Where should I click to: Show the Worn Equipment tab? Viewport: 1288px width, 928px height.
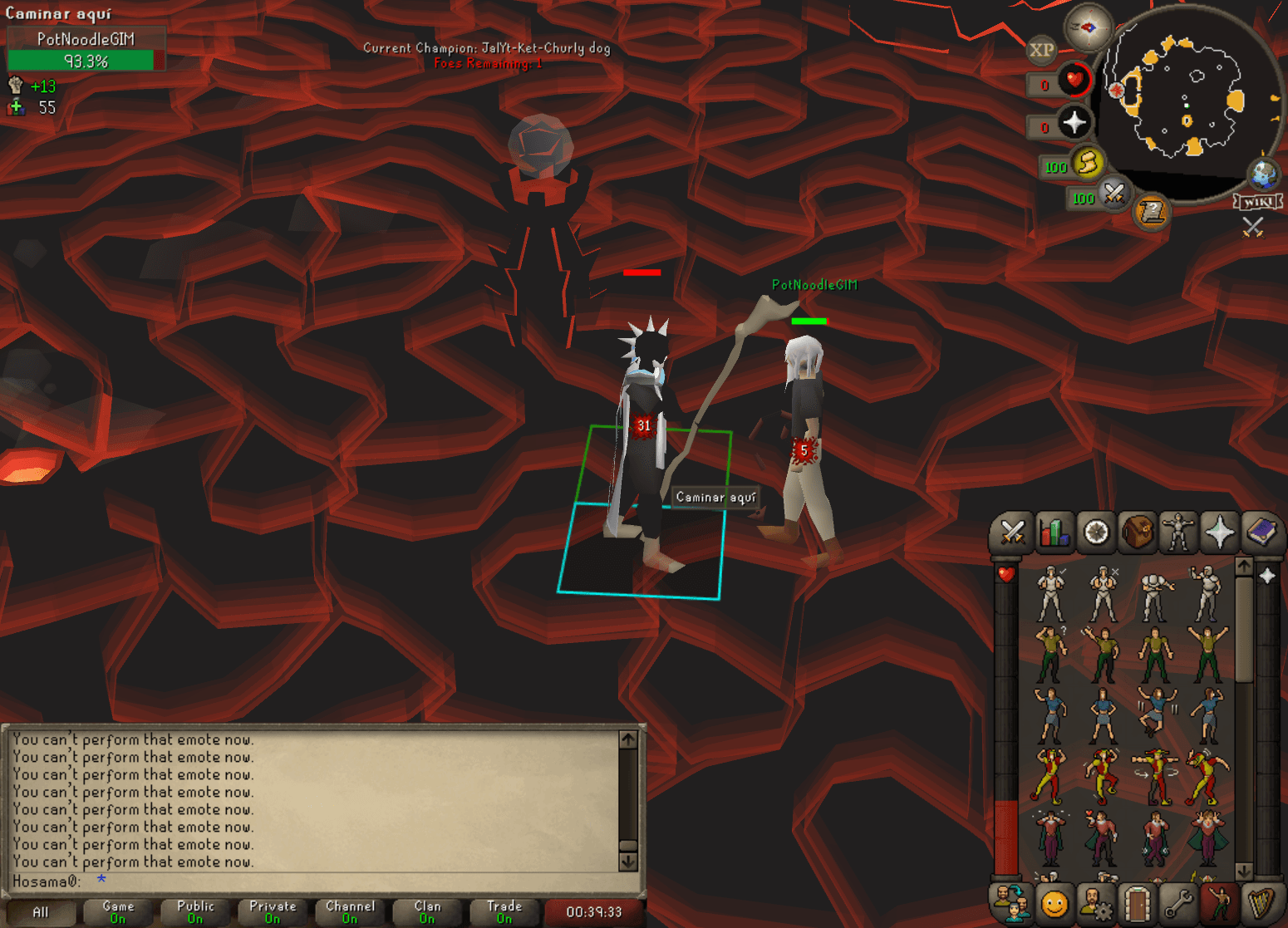1178,533
